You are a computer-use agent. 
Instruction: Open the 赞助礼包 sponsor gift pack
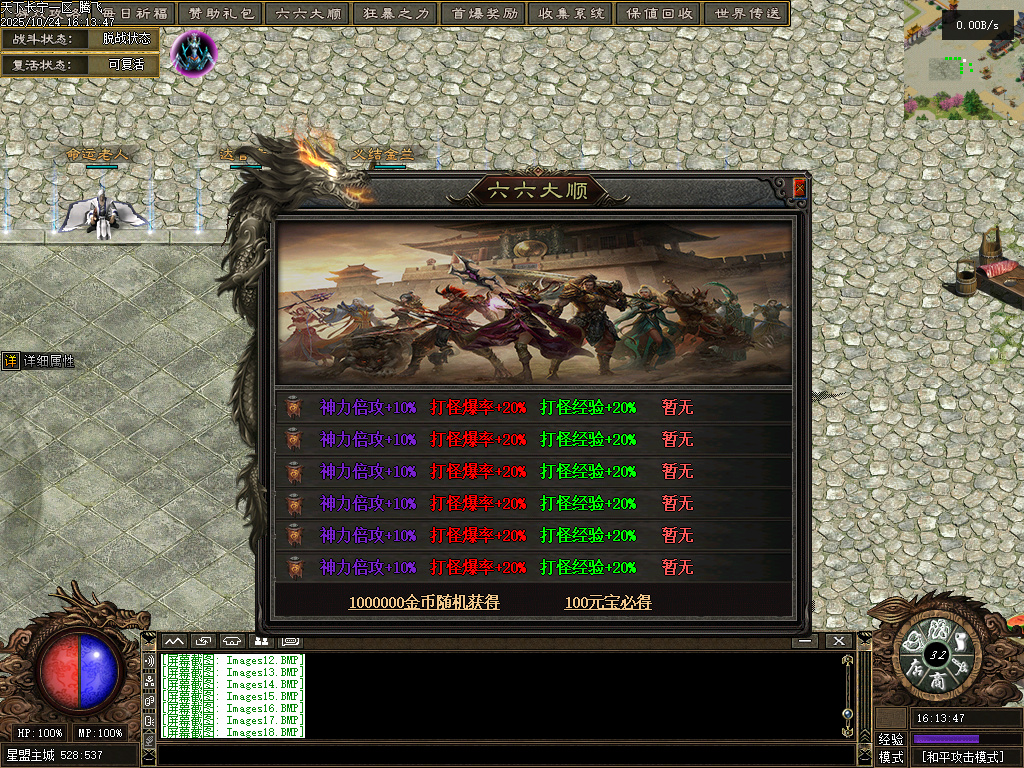(221, 14)
